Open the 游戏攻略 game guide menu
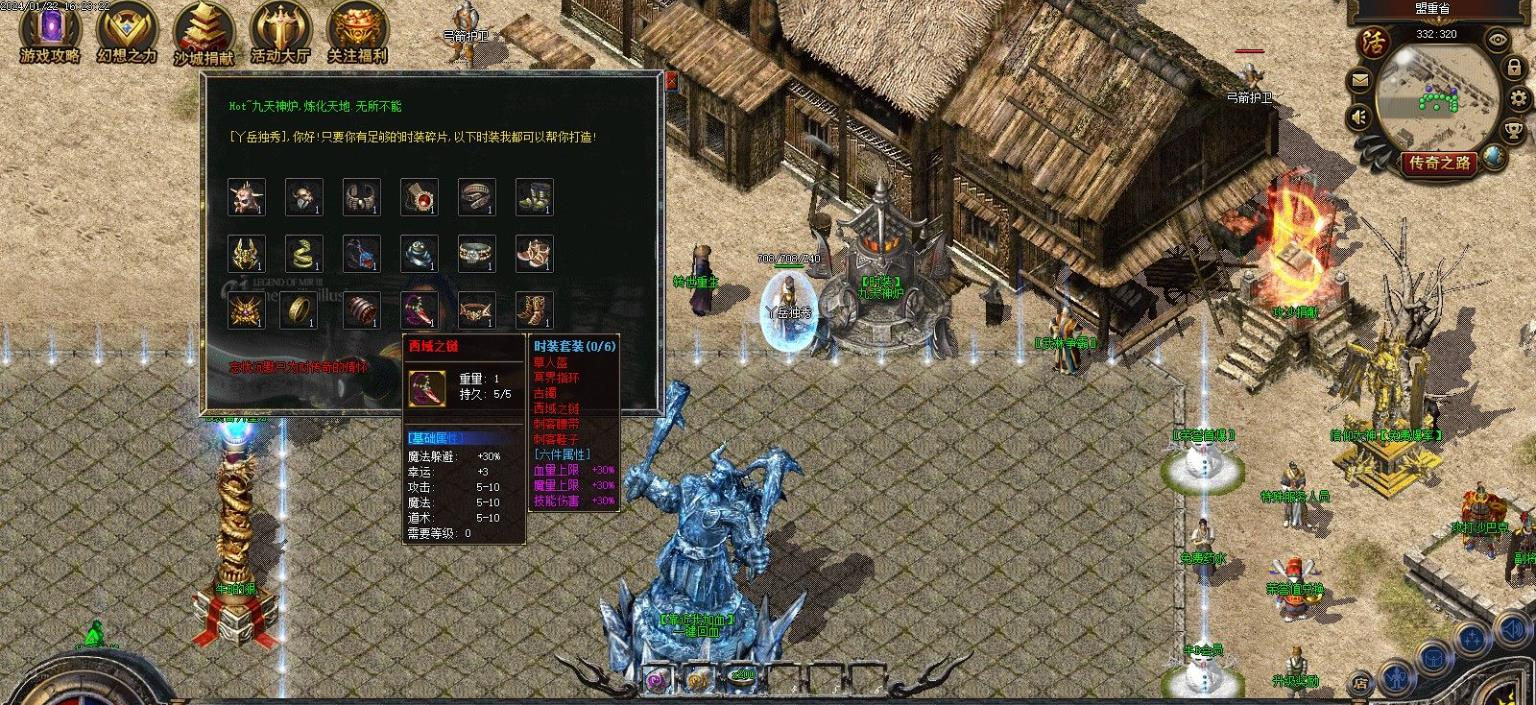The width and height of the screenshot is (1536, 705). pyautogui.click(x=49, y=31)
